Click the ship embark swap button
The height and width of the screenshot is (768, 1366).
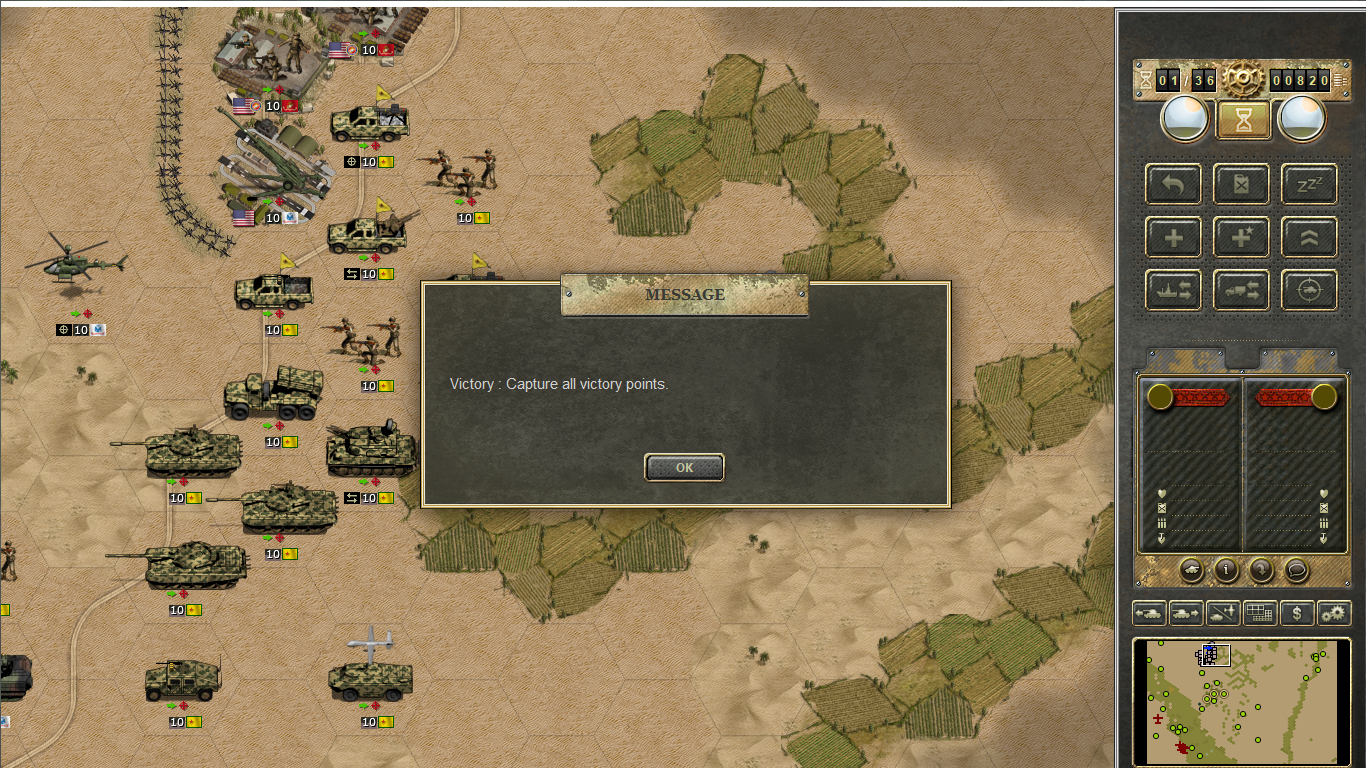tap(1174, 290)
